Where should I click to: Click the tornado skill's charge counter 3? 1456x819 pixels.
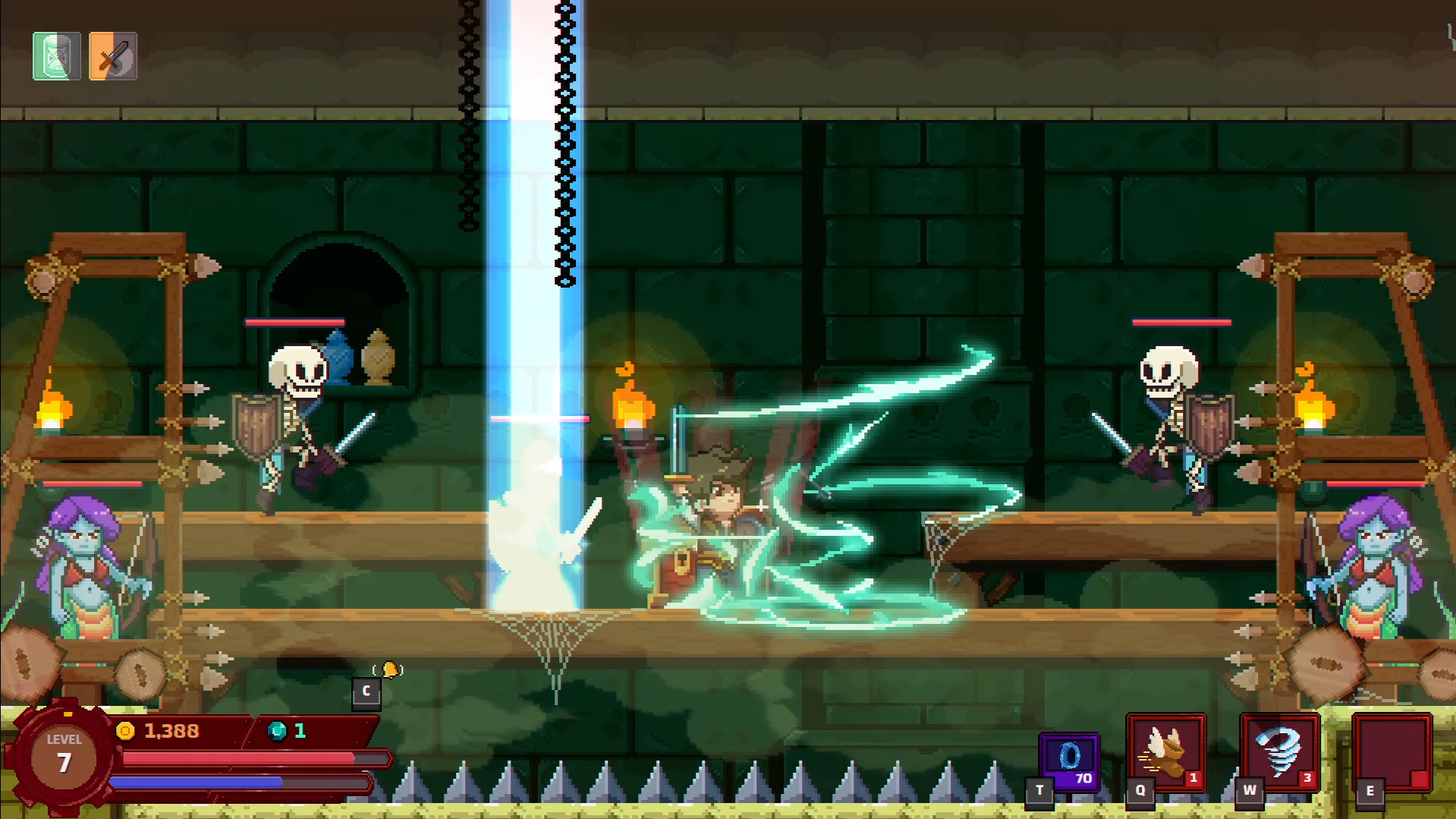pyautogui.click(x=1307, y=777)
